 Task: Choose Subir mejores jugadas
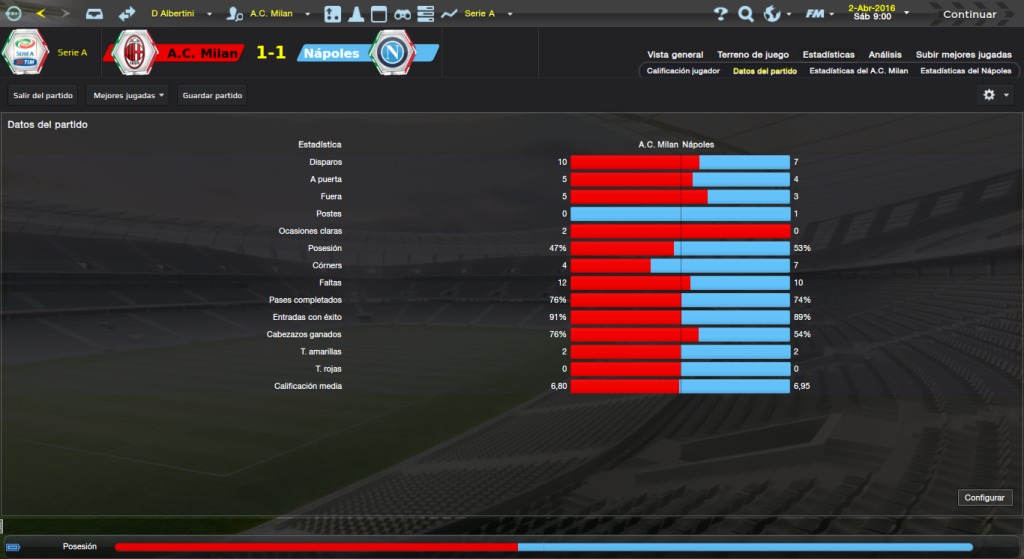[963, 55]
